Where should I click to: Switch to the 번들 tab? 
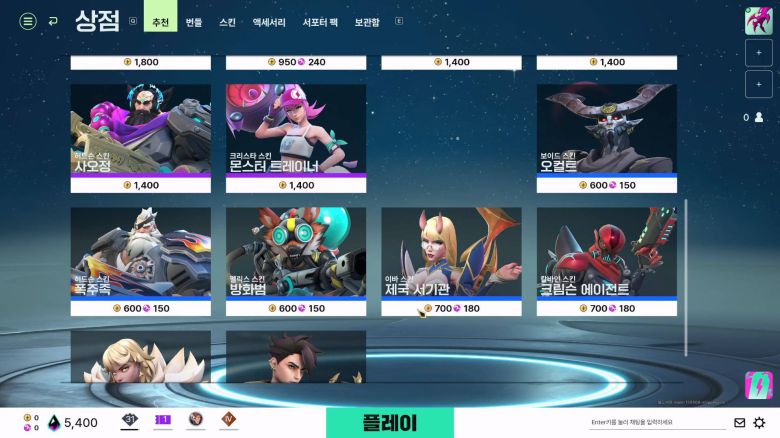click(194, 21)
